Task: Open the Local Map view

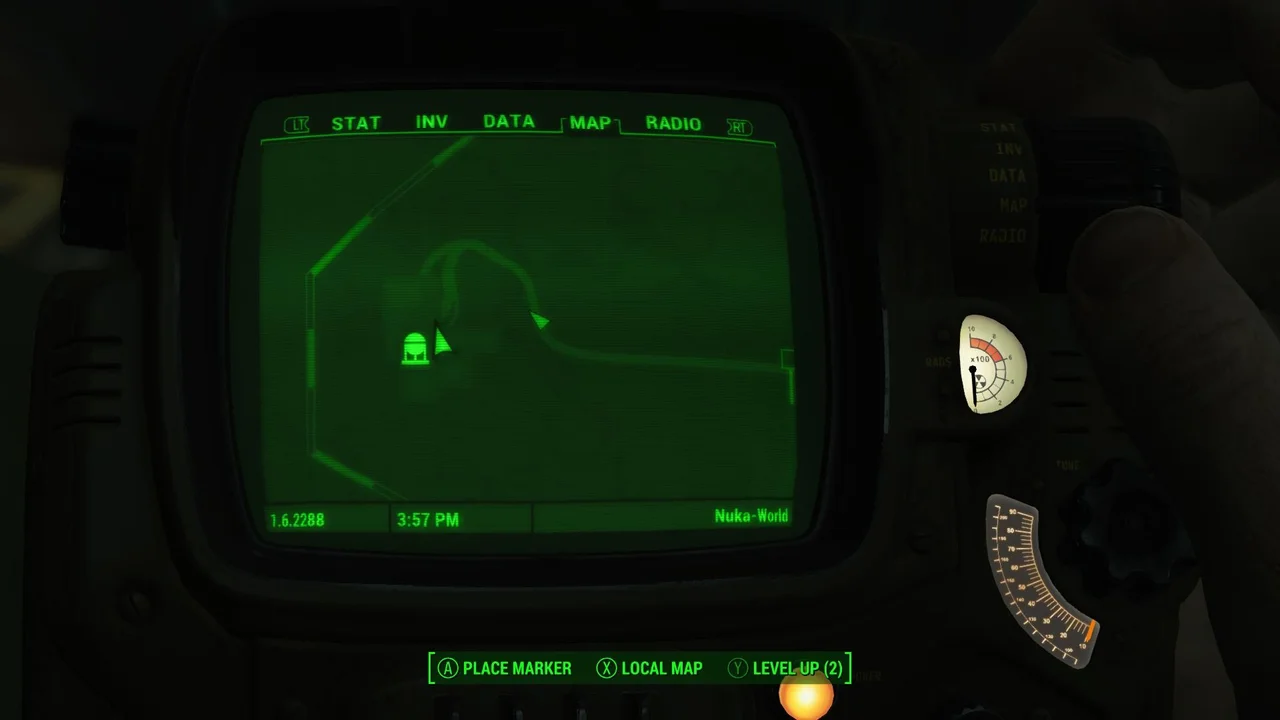Action: [x=662, y=668]
